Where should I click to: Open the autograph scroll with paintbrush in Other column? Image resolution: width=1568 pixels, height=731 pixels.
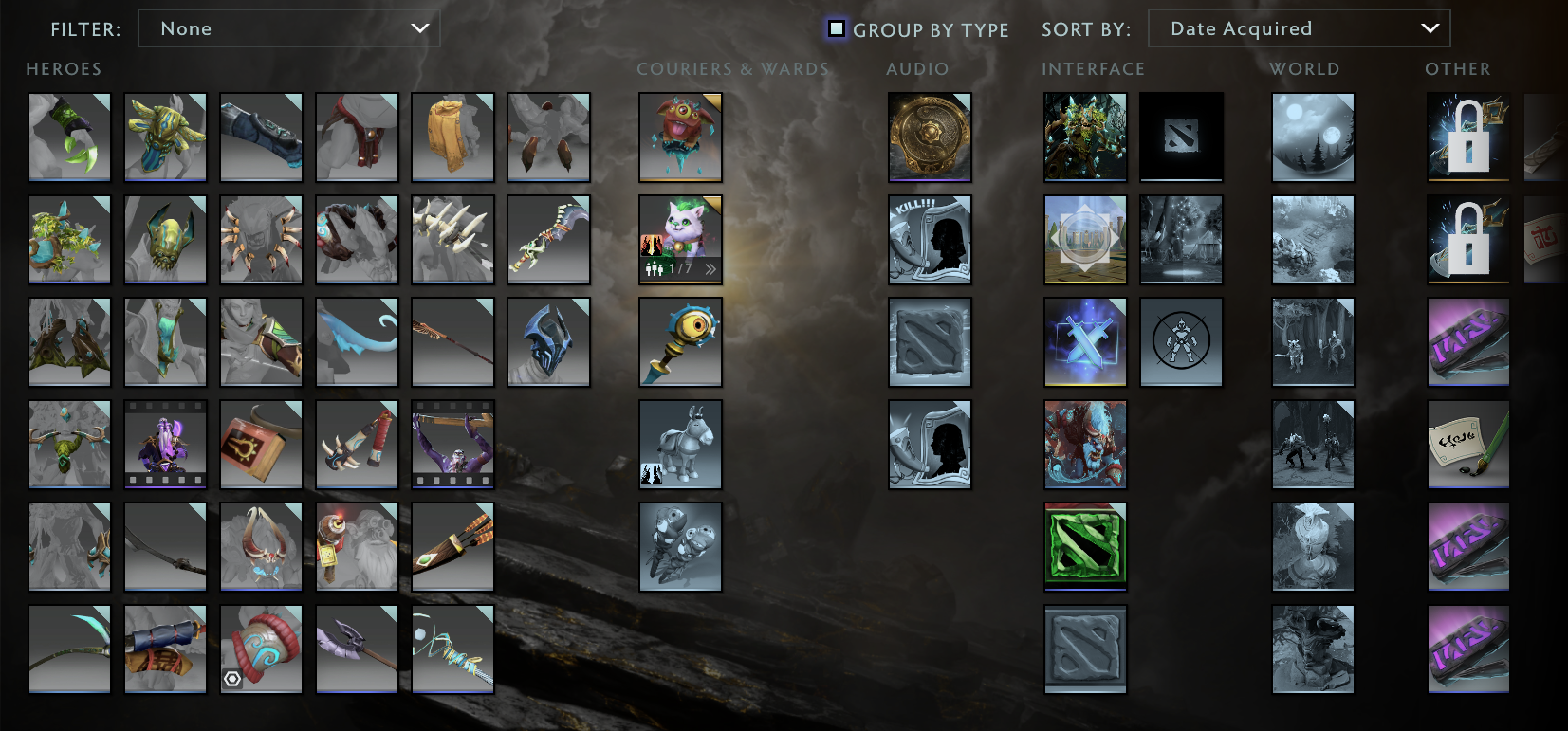tap(1467, 445)
